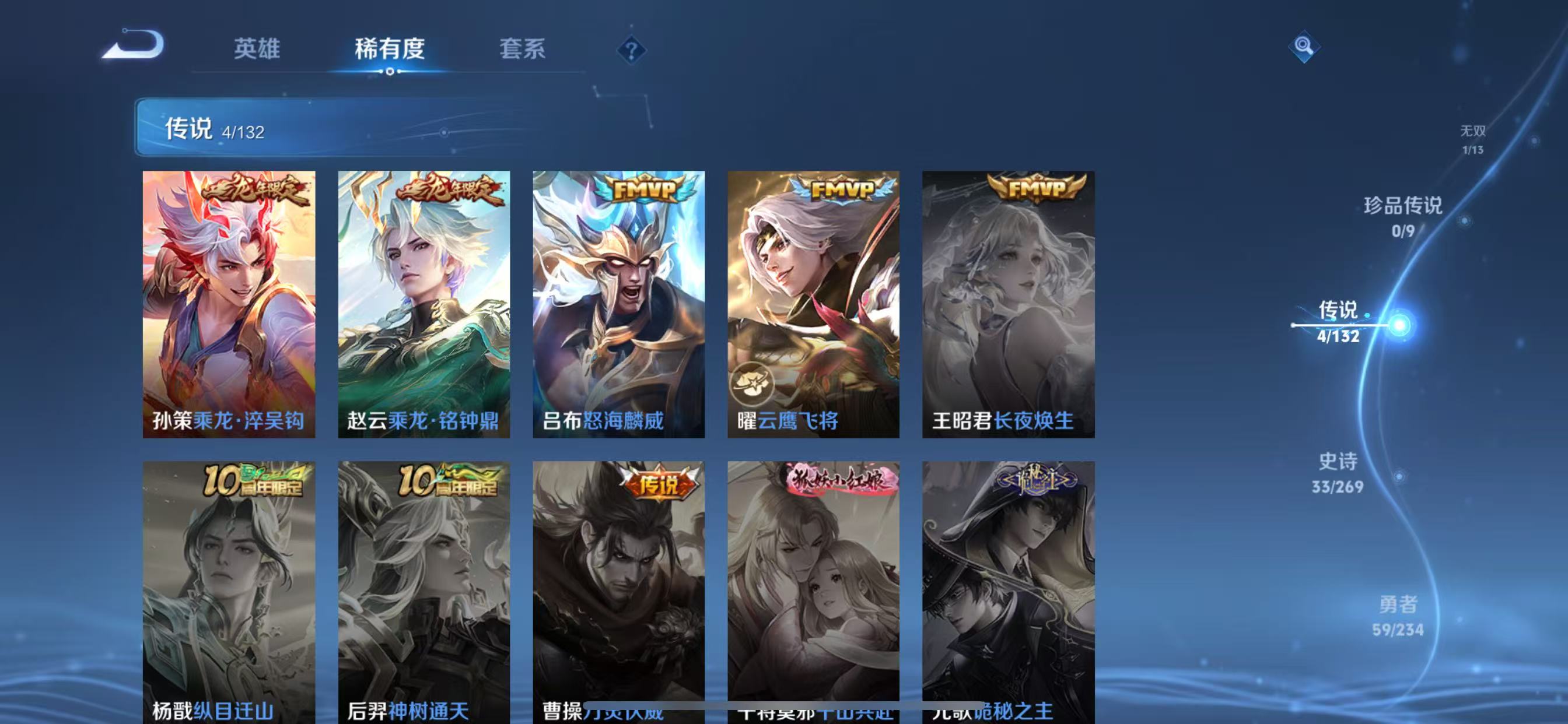
Task: Open 赵云's 乘龙·铭钟鼎 skin card
Action: (x=424, y=304)
